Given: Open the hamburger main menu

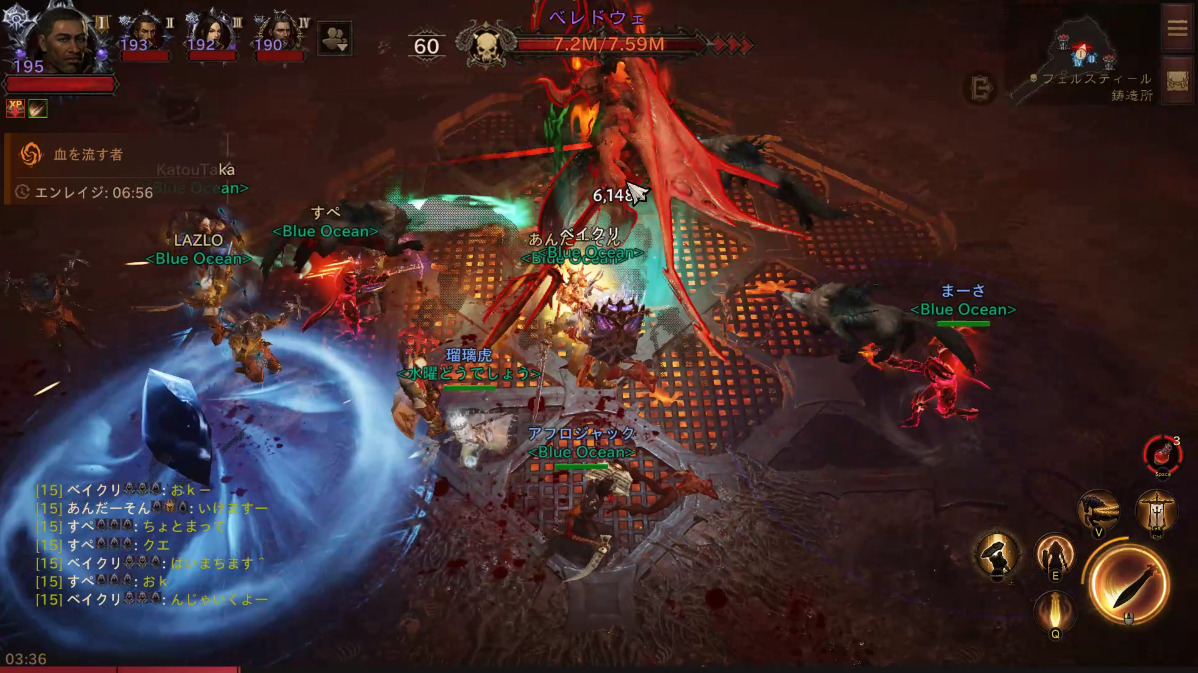Looking at the screenshot, I should pos(1177,27).
